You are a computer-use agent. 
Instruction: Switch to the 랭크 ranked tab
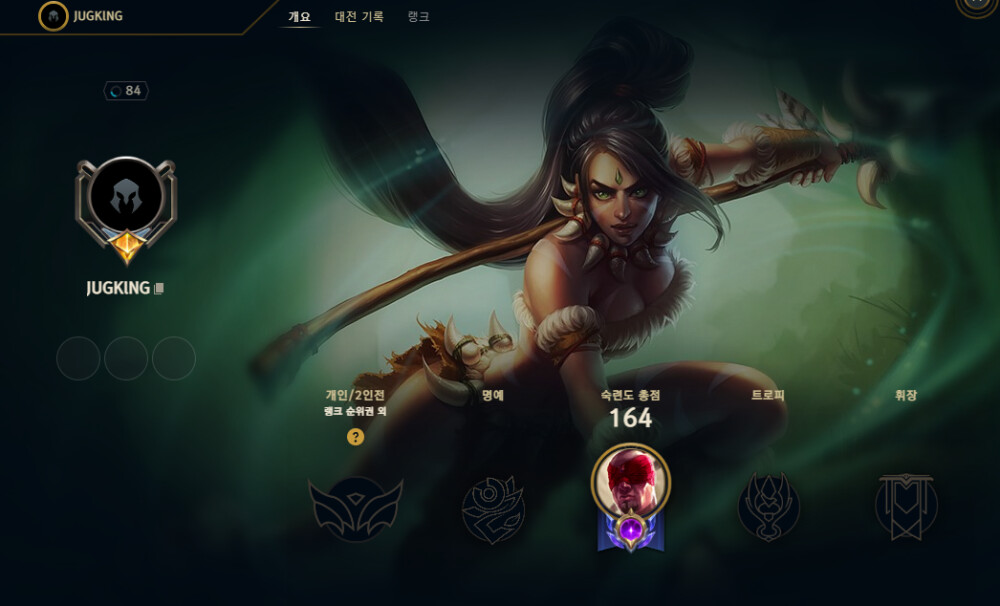[x=419, y=17]
